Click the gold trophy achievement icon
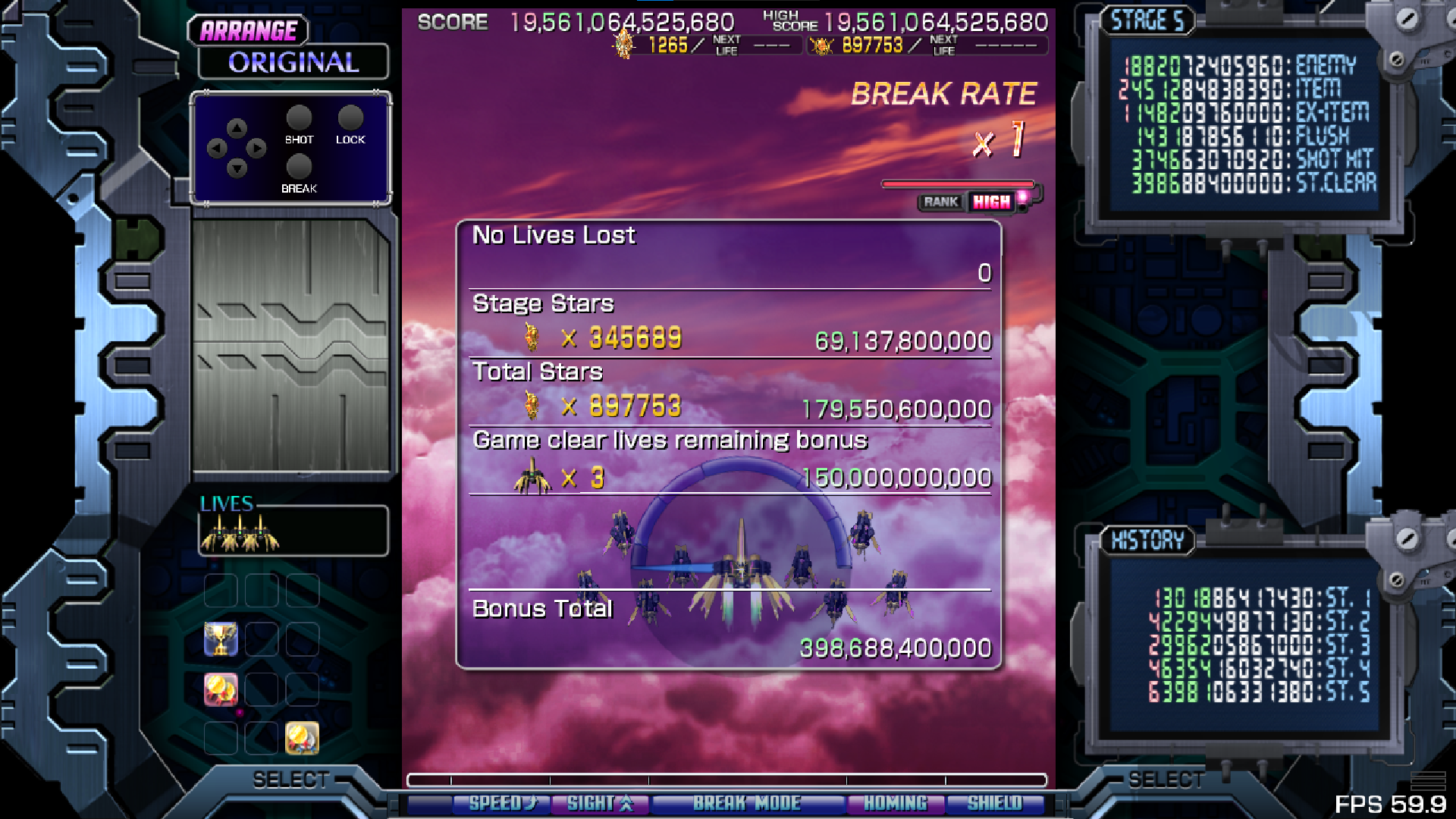 (221, 639)
